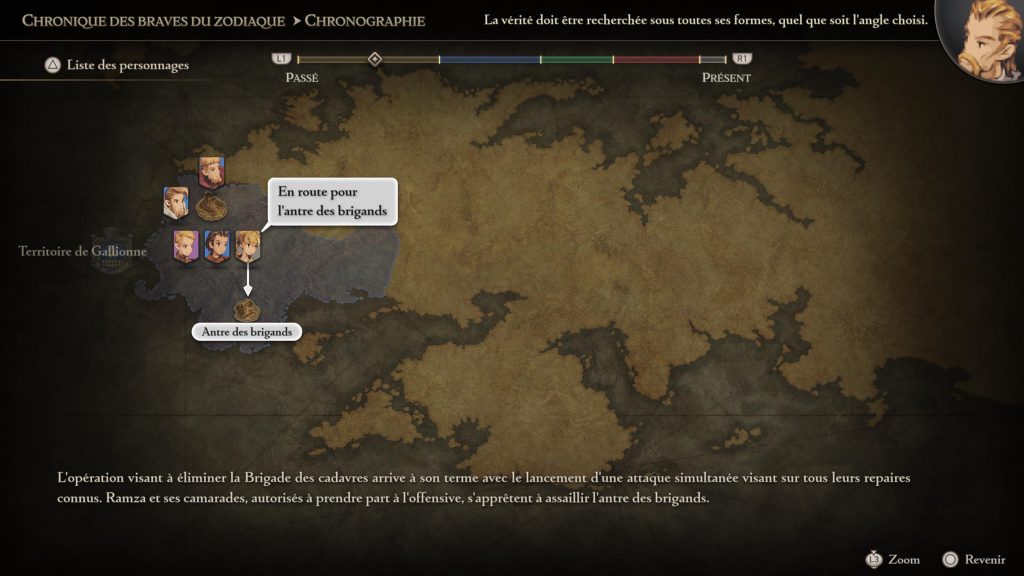Screen dimensions: 1024x576
Task: Select the blond portrait on purple banner
Action: coord(185,246)
